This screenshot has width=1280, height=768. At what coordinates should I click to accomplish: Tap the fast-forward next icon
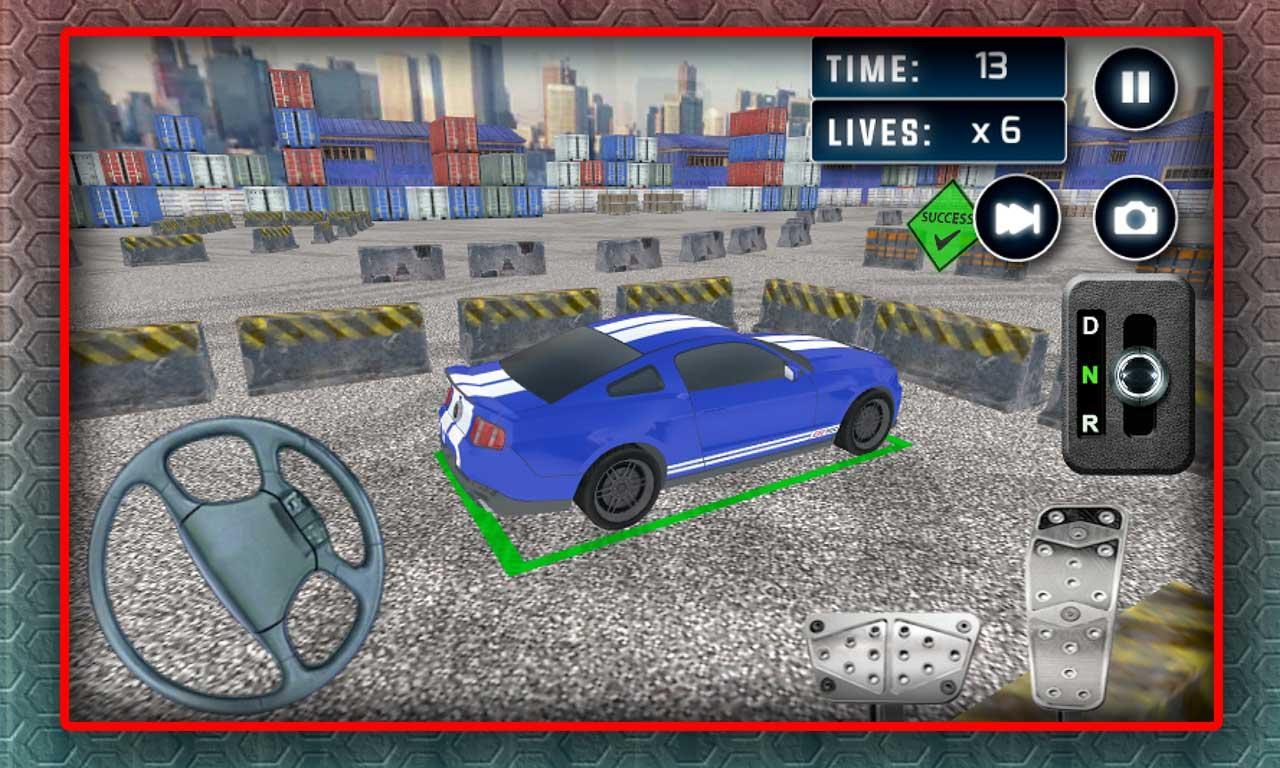click(1019, 220)
